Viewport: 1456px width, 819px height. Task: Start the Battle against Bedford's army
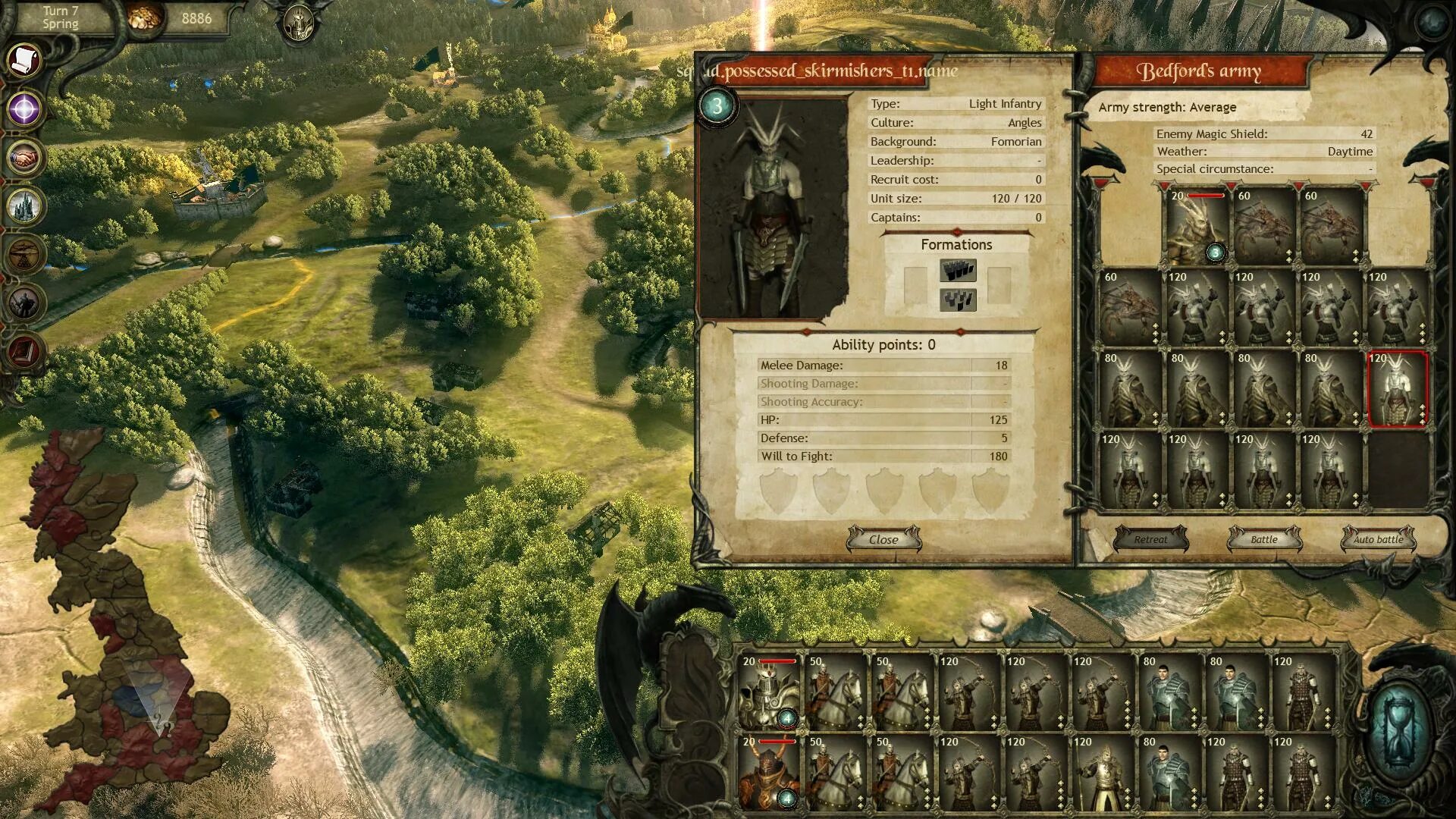pos(1263,539)
